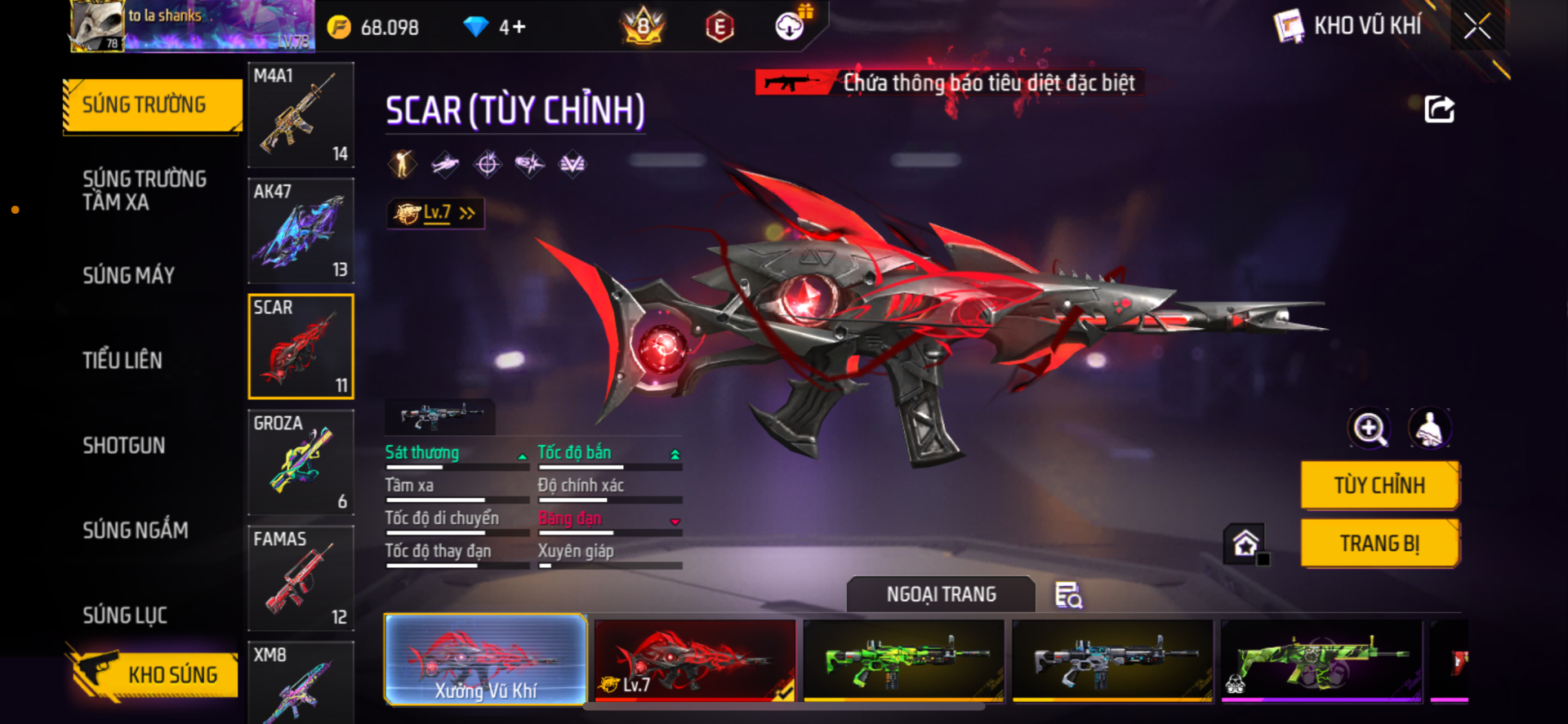This screenshot has width=1568, height=724.
Task: Open the Kho Súng button
Action: pos(154,674)
